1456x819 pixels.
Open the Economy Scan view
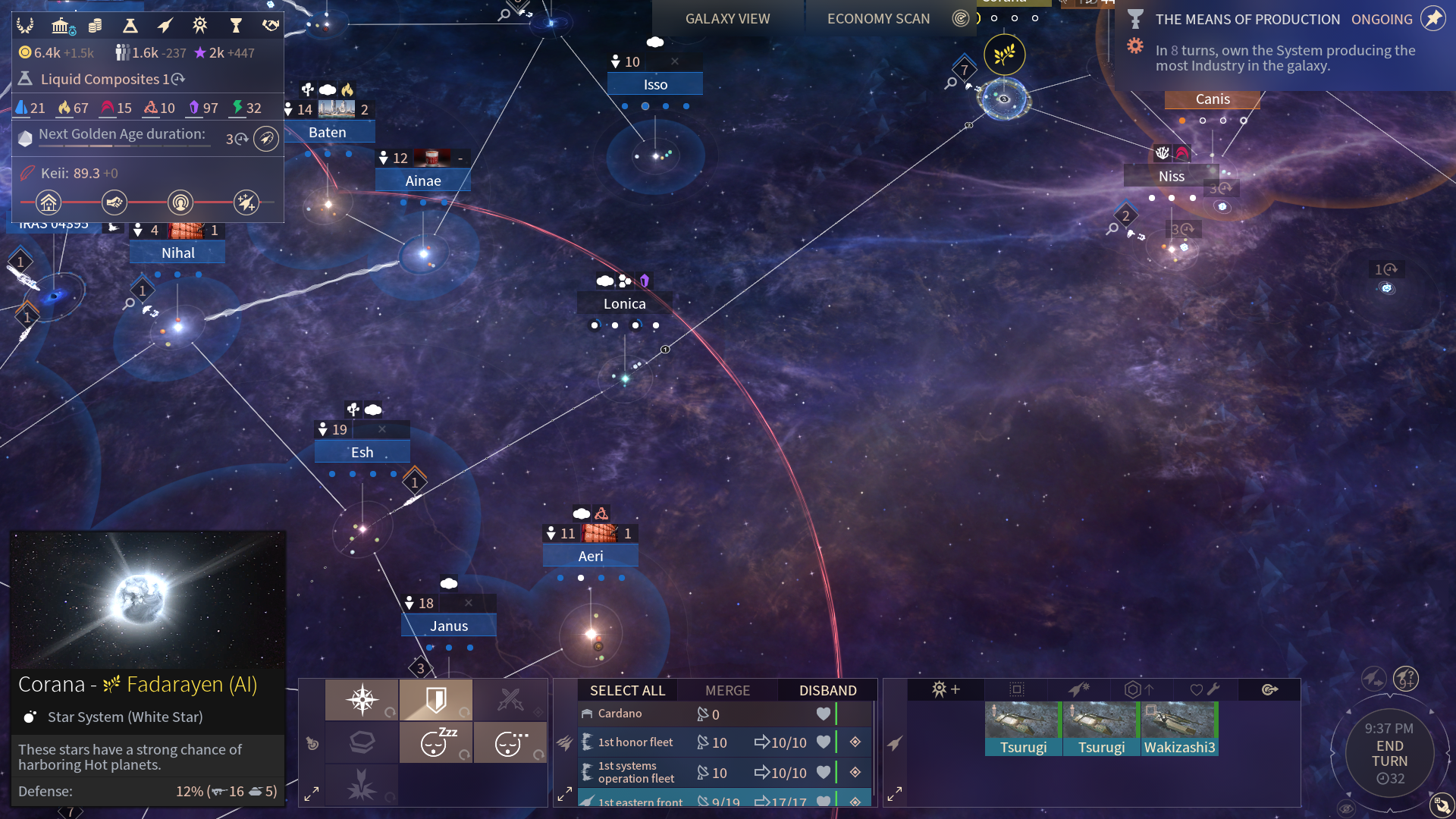[x=878, y=19]
